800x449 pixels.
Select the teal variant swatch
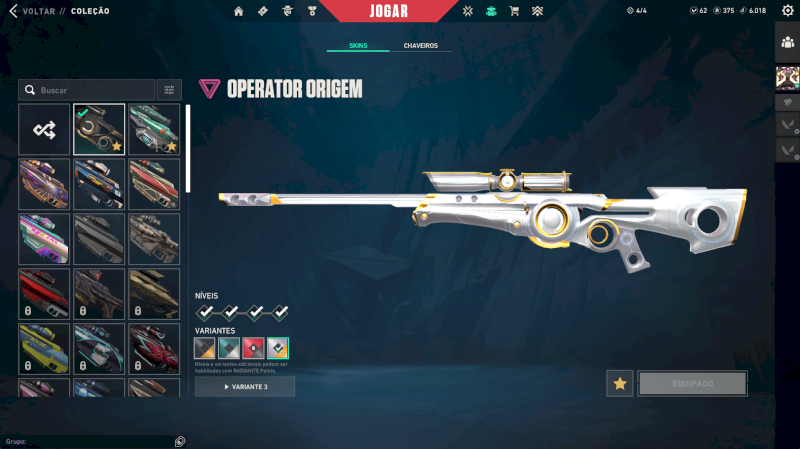click(229, 348)
